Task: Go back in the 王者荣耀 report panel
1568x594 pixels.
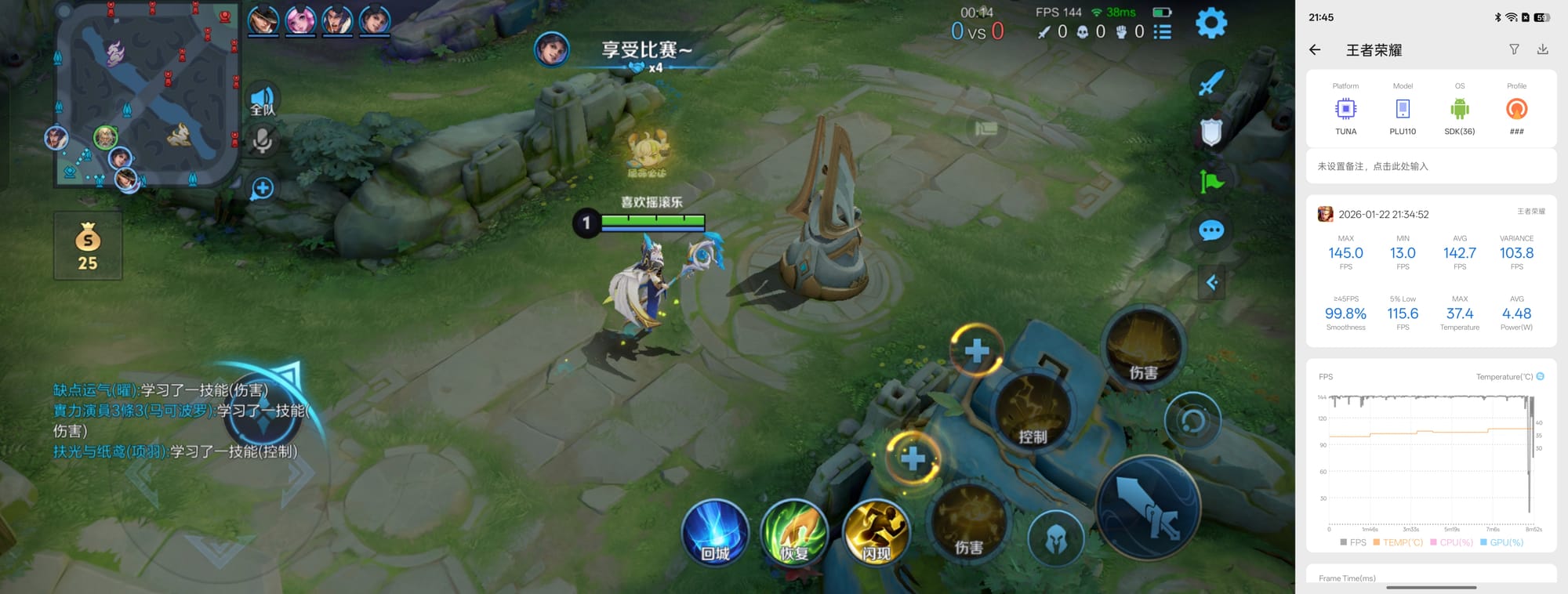Action: pos(1315,50)
